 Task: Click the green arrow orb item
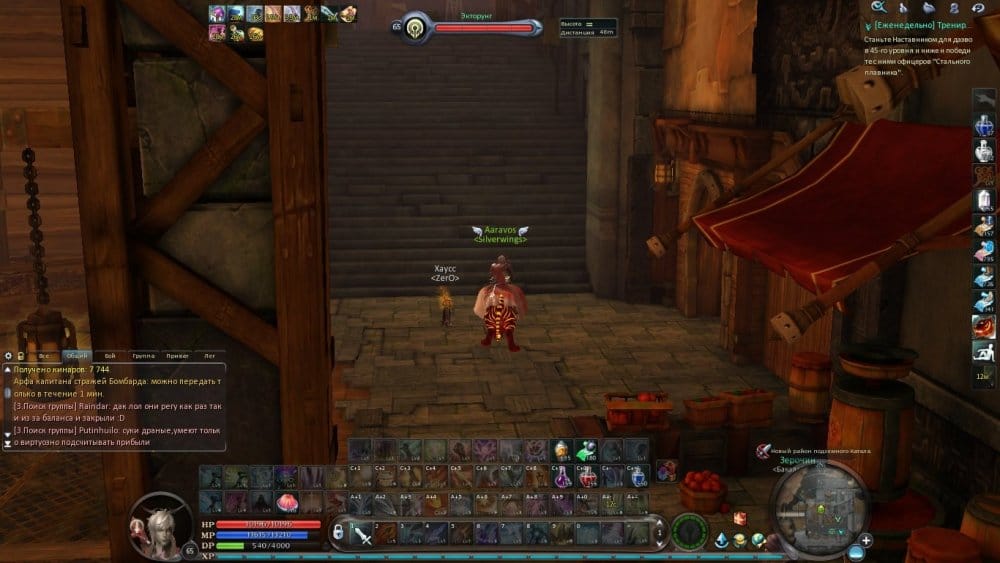pyautogui.click(x=587, y=451)
